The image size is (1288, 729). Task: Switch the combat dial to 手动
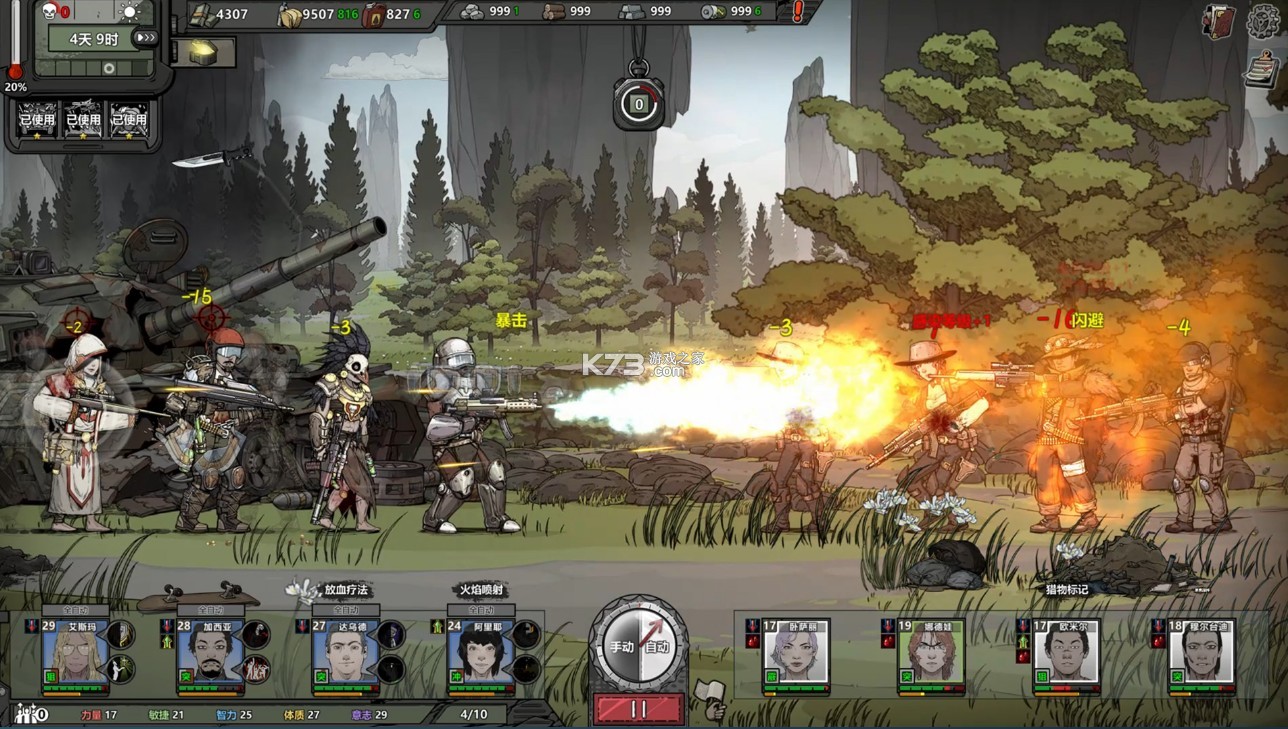622,646
